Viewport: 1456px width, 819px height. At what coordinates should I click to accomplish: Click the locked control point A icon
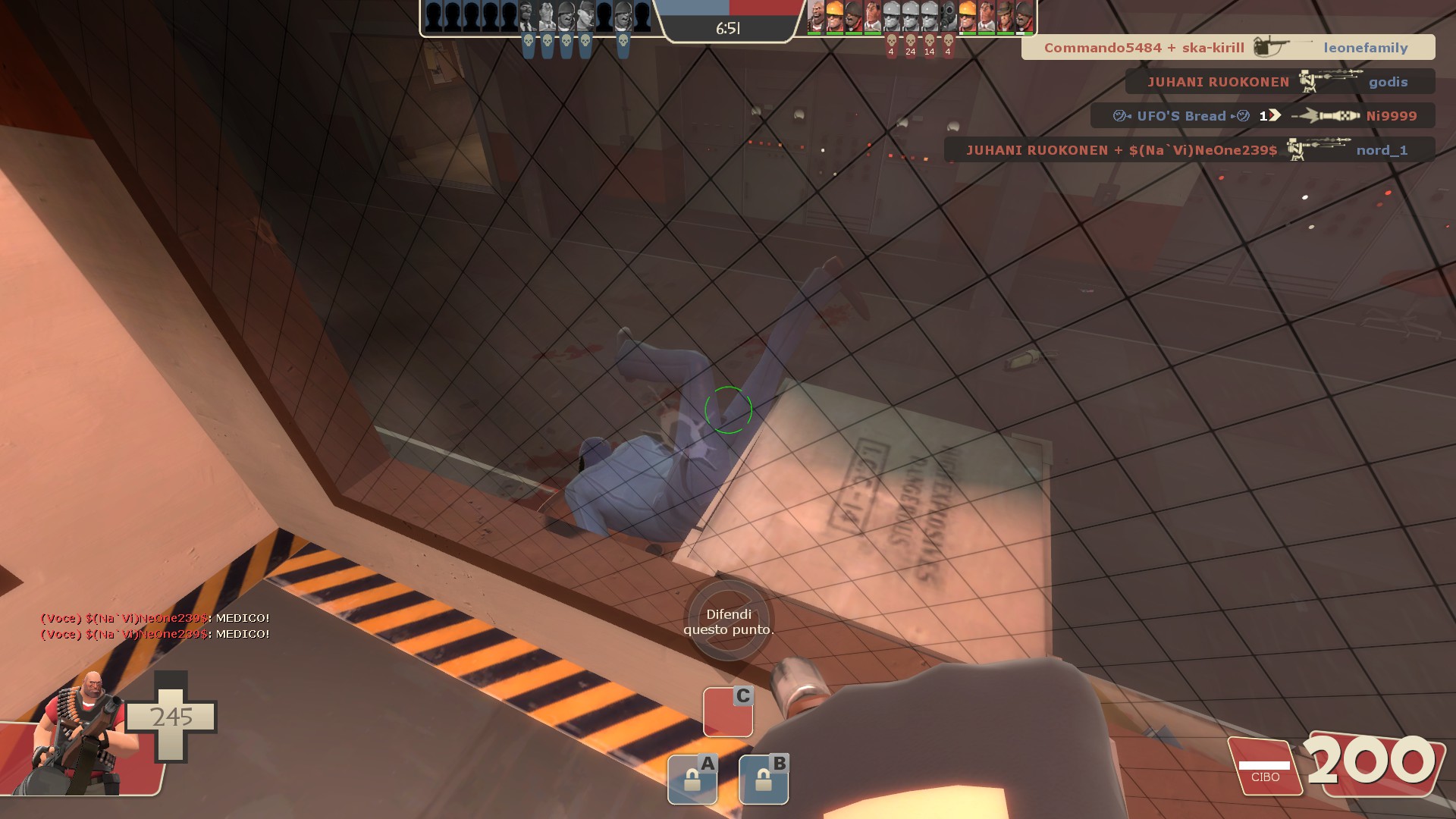(692, 779)
